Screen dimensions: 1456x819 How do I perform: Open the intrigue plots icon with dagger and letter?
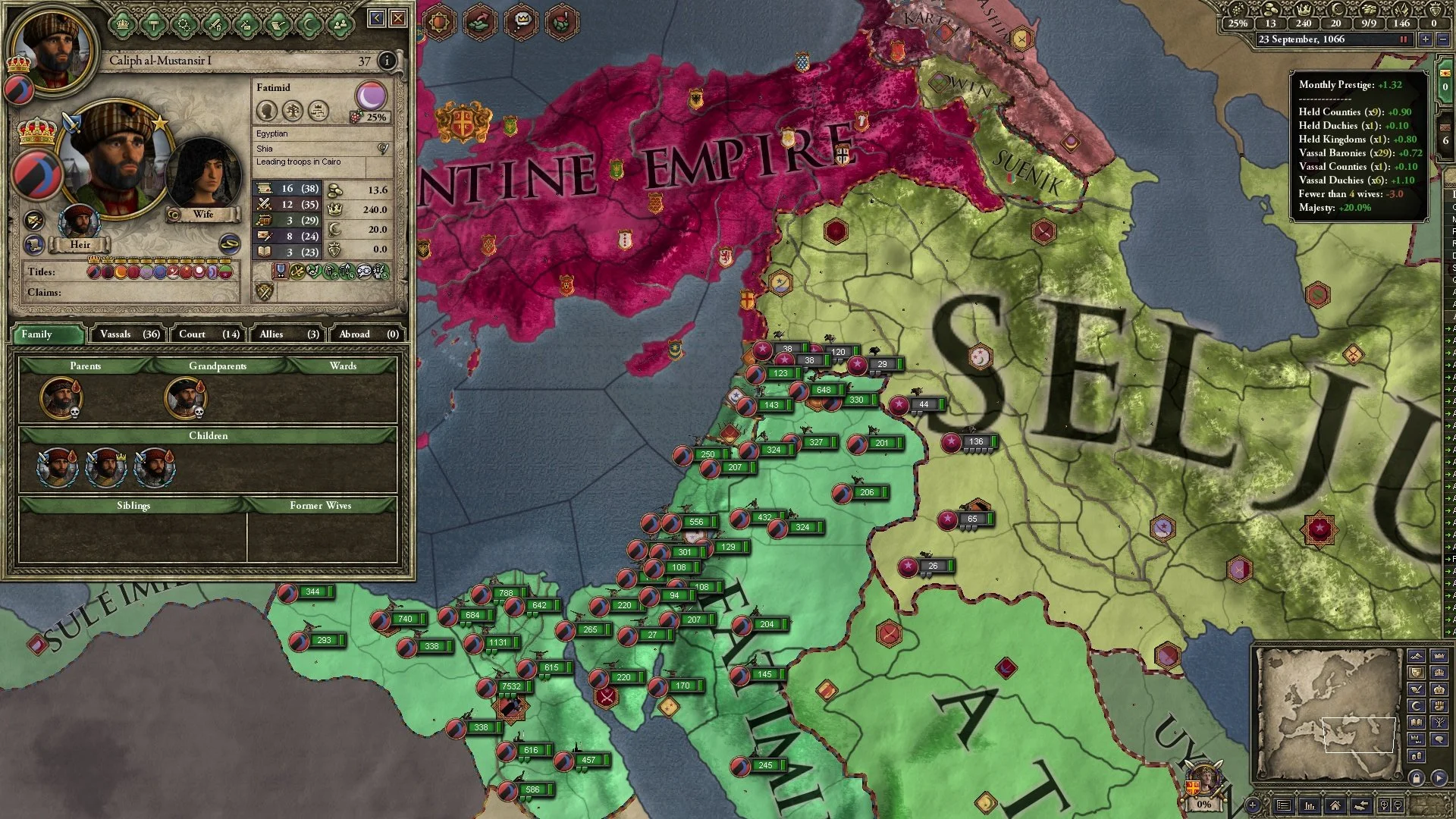point(245,24)
